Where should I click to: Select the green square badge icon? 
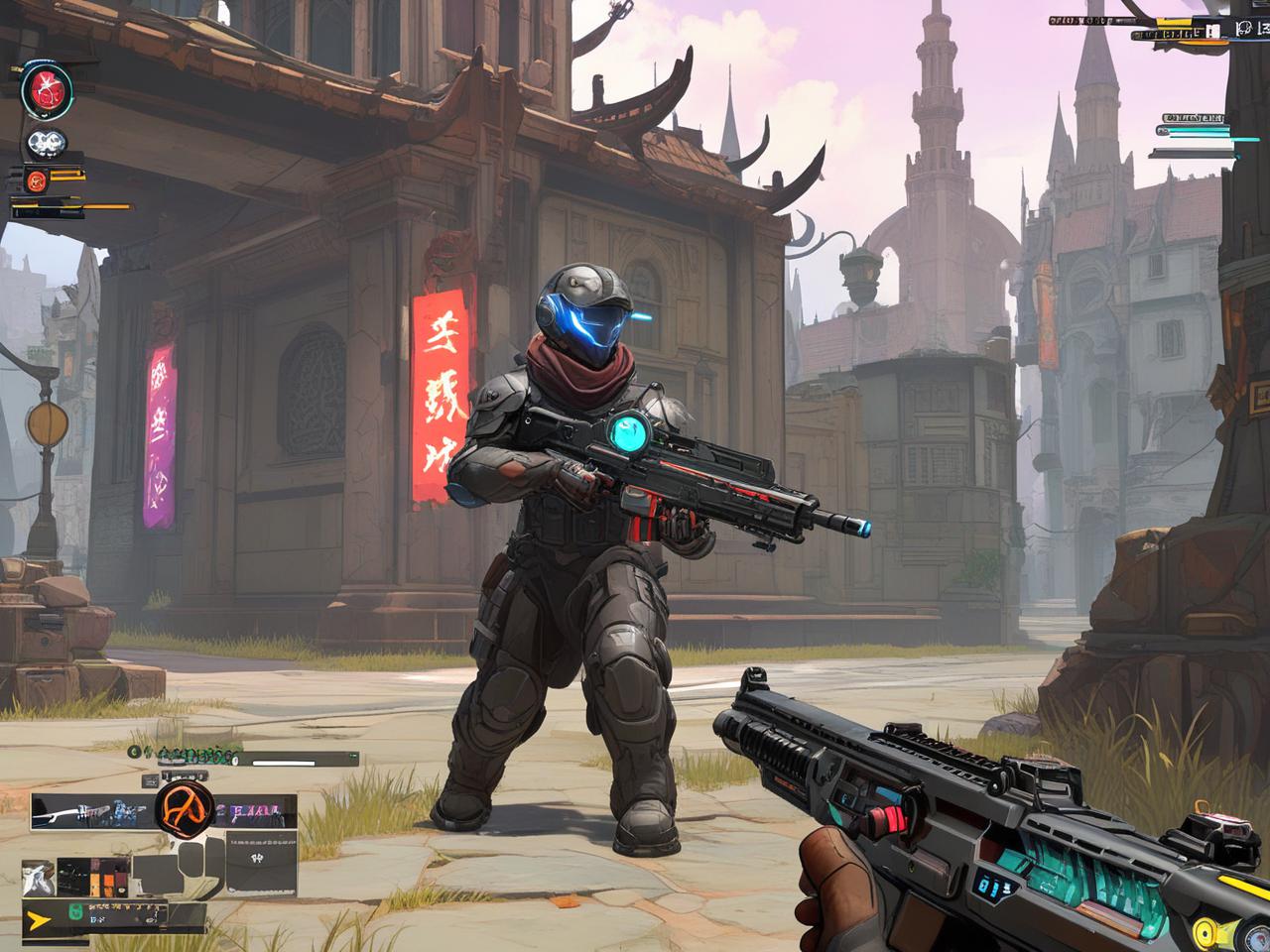pyautogui.click(x=77, y=914)
